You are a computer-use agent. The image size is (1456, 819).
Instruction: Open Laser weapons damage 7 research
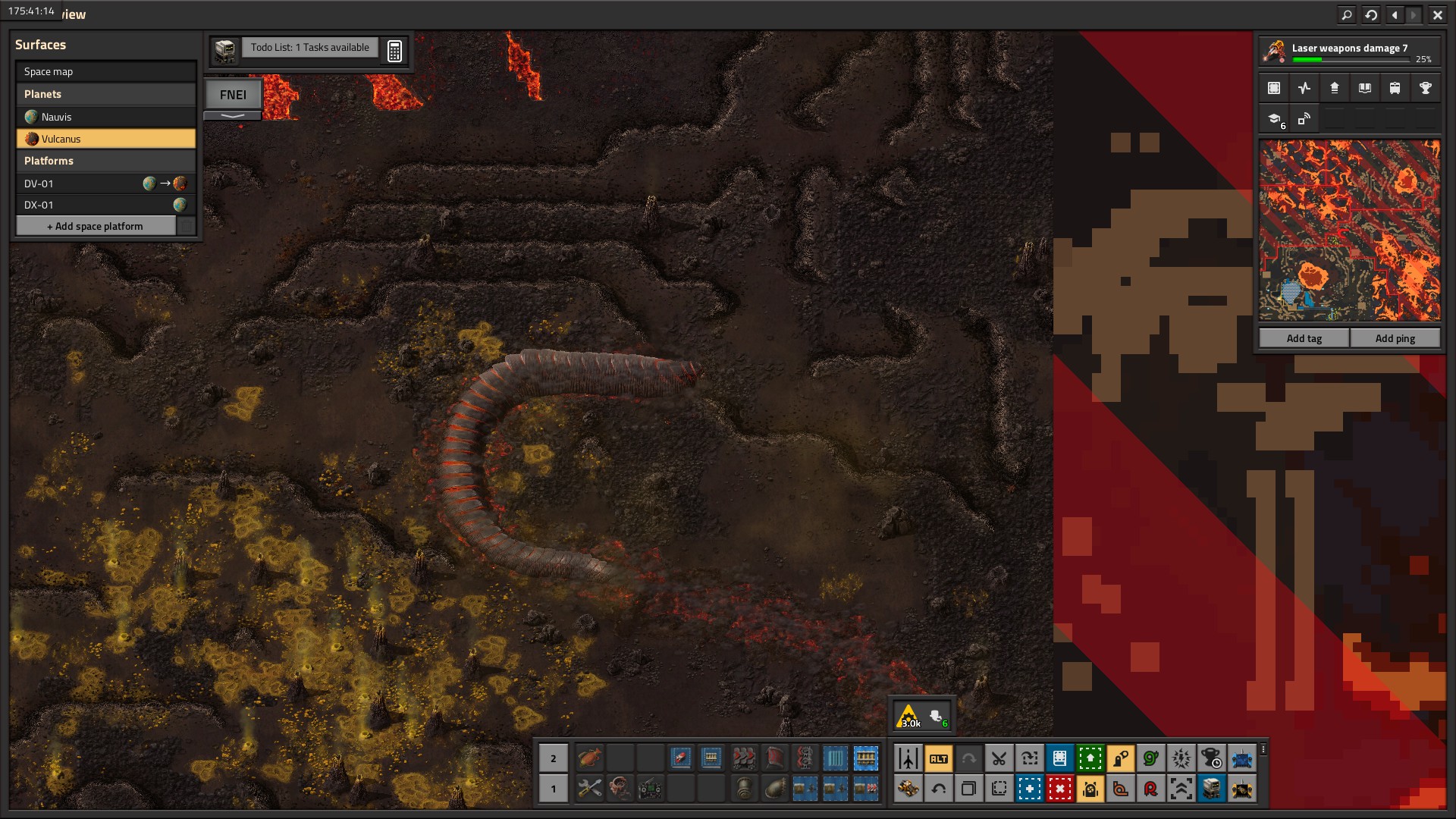[x=1350, y=51]
